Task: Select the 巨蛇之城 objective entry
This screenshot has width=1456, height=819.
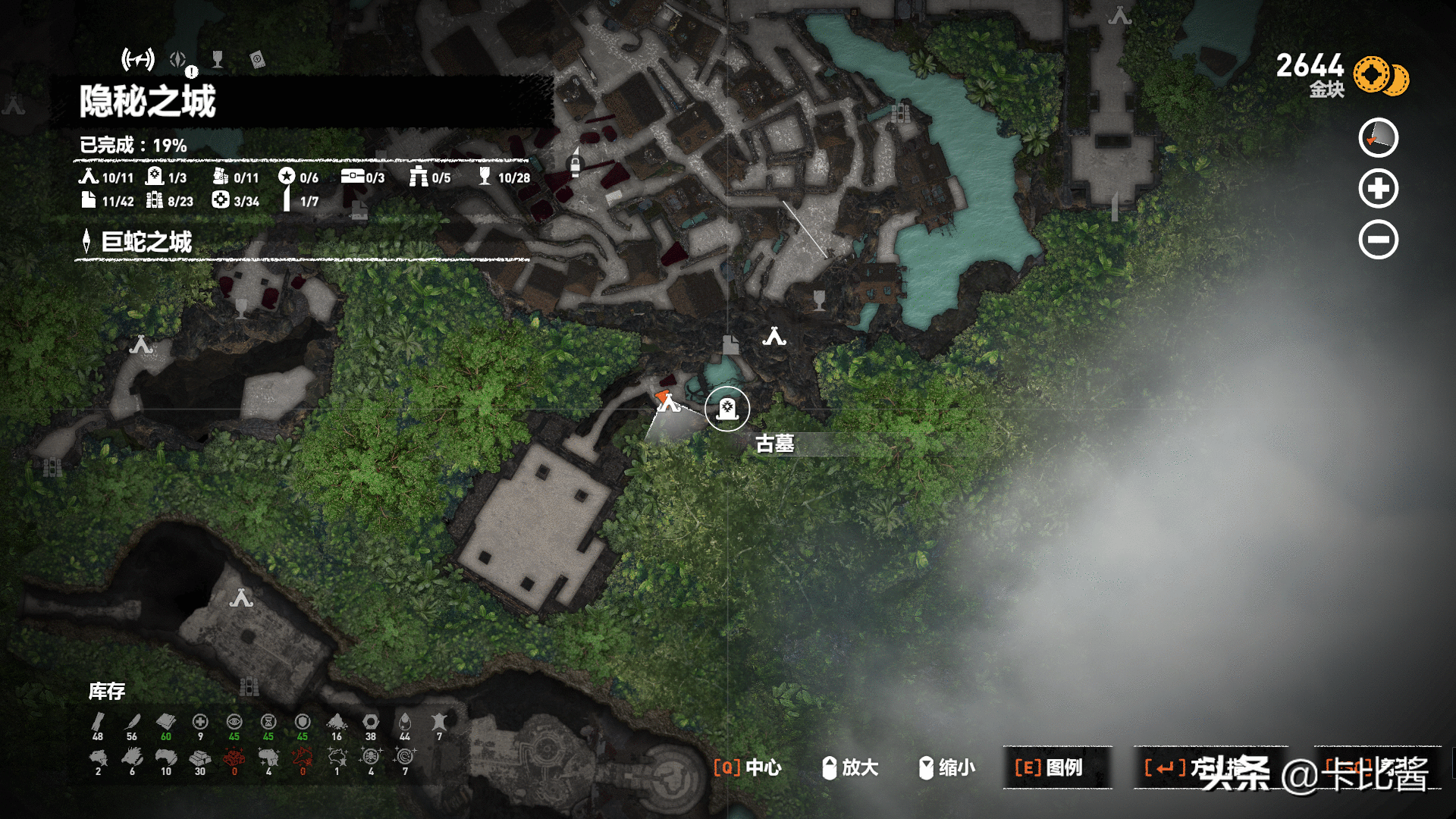Action: click(x=146, y=243)
